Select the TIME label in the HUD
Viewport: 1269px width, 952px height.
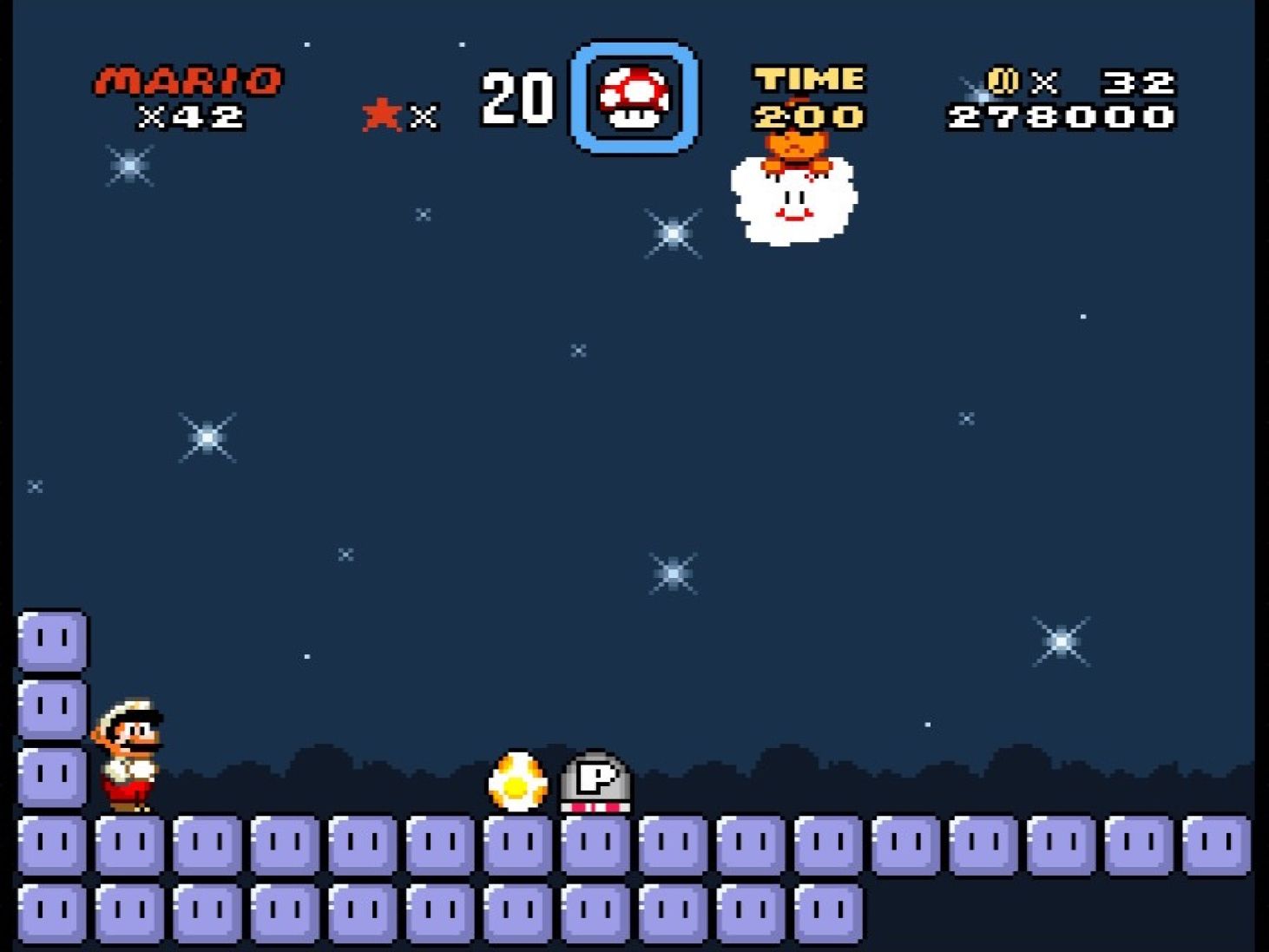(x=807, y=78)
